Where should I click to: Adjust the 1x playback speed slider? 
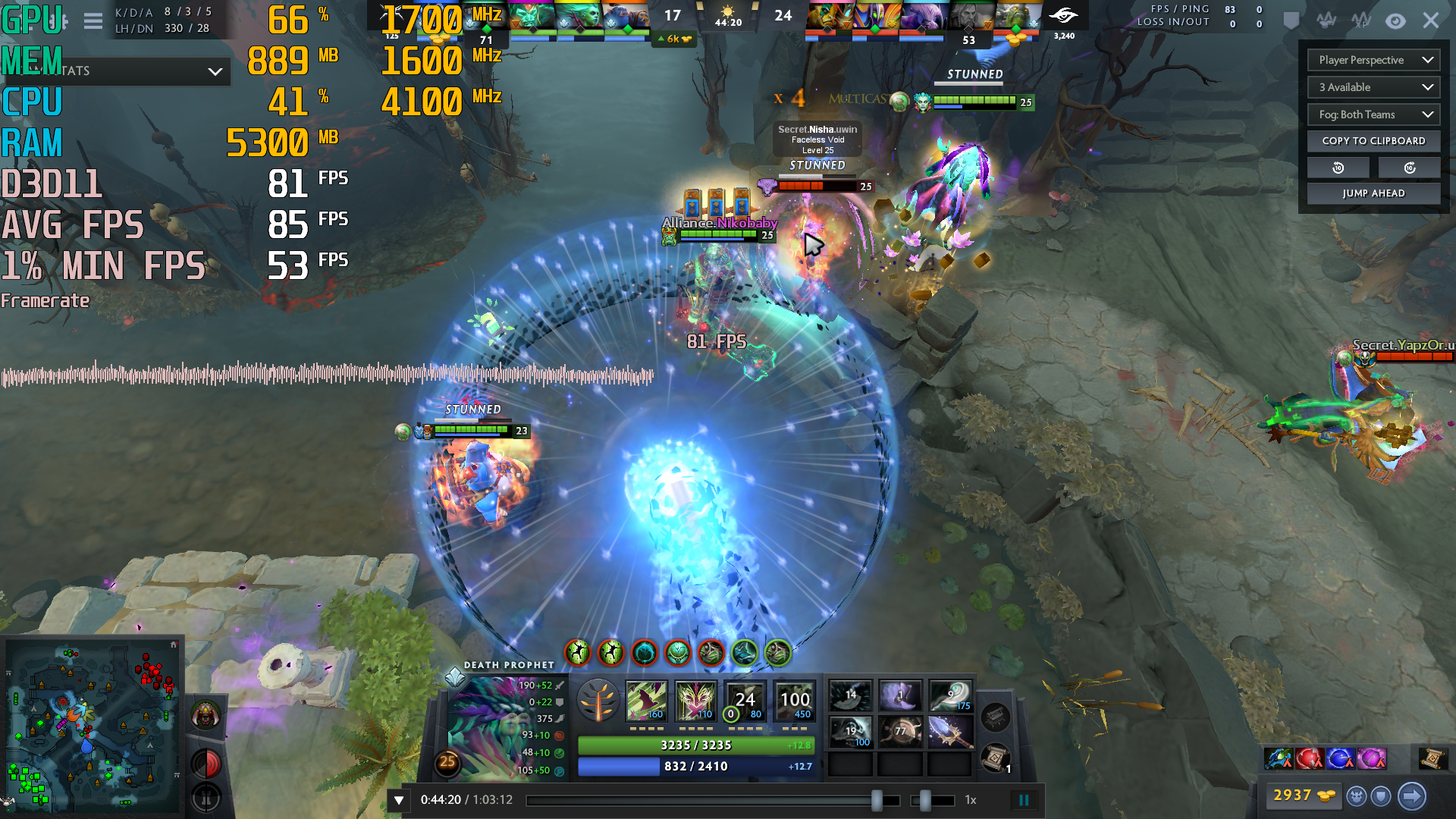pyautogui.click(x=925, y=800)
